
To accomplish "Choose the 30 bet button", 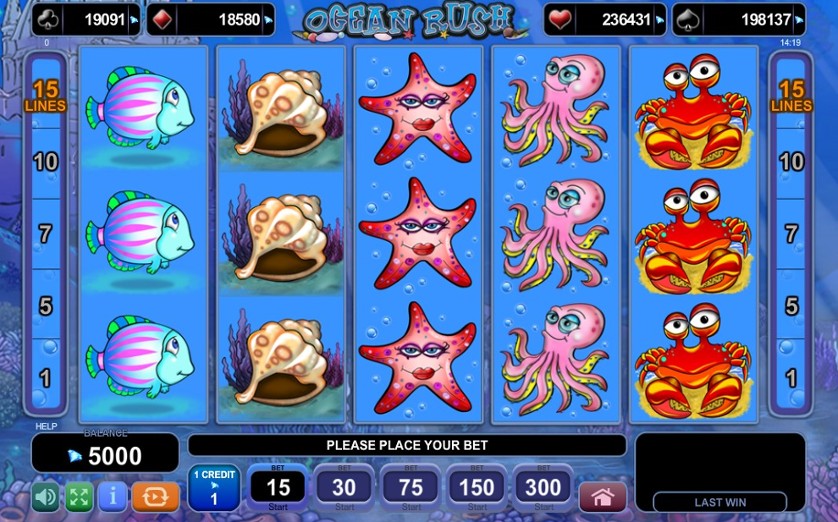I will tap(344, 489).
